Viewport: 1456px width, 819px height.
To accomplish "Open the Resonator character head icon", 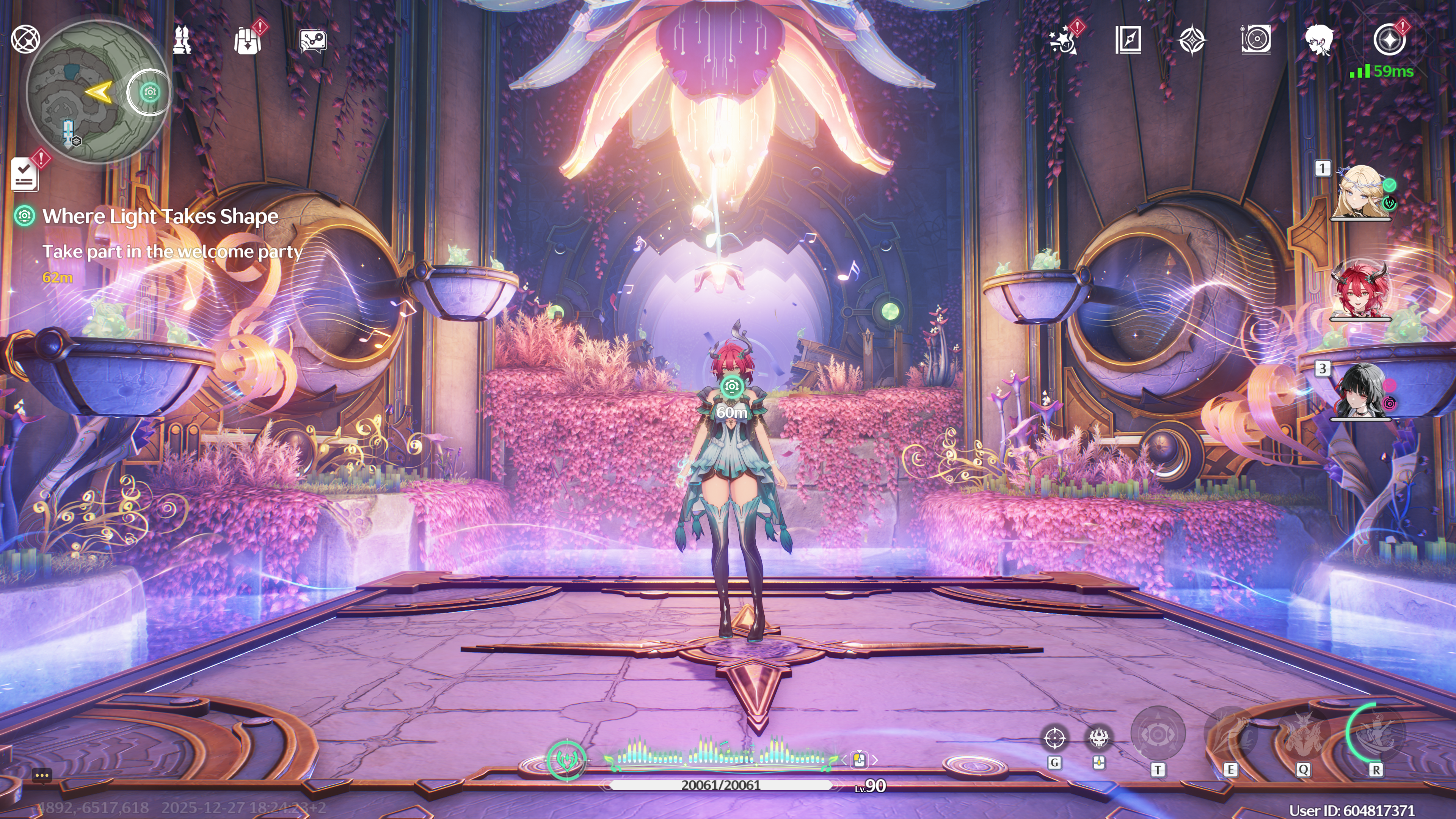I will click(1319, 40).
